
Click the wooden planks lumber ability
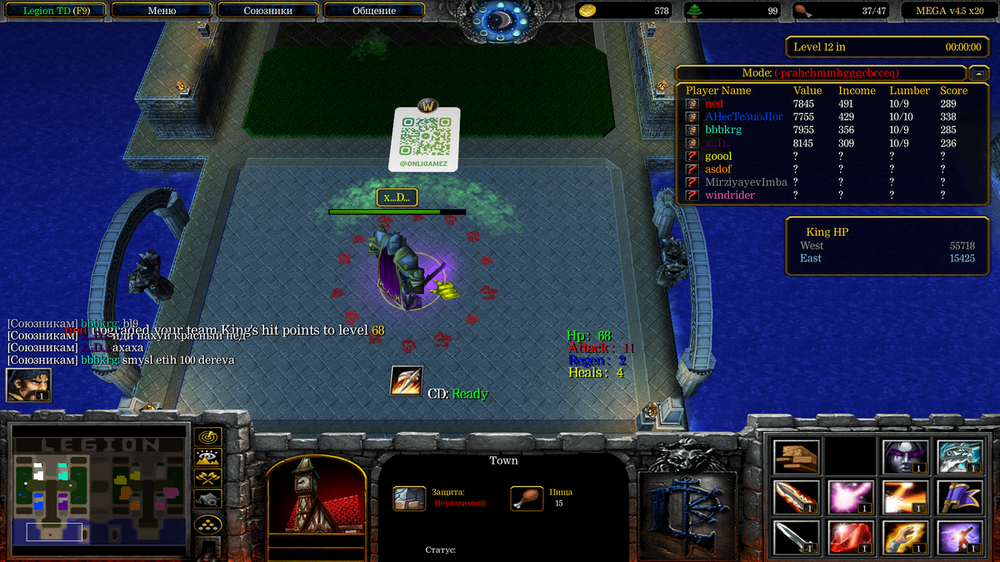[796, 456]
